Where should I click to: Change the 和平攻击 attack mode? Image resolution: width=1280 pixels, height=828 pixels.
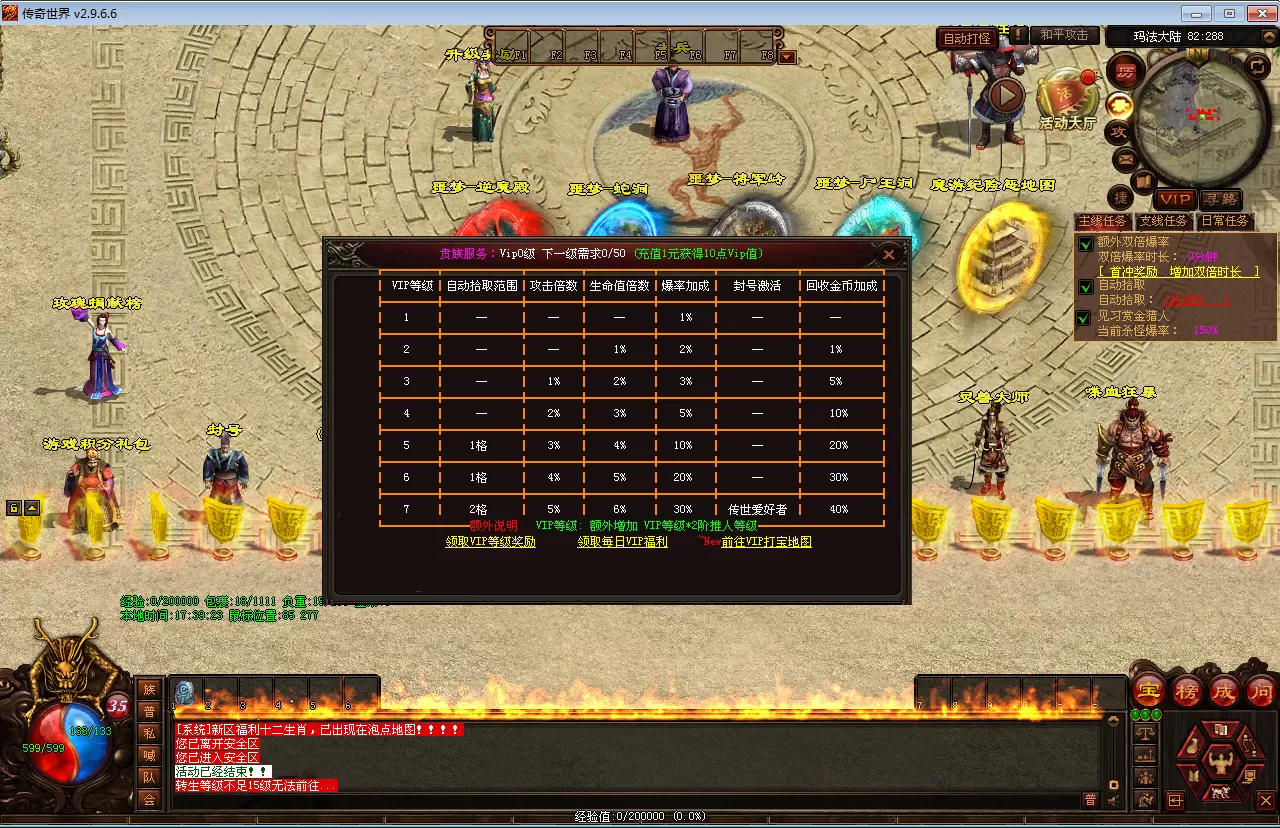click(1063, 35)
